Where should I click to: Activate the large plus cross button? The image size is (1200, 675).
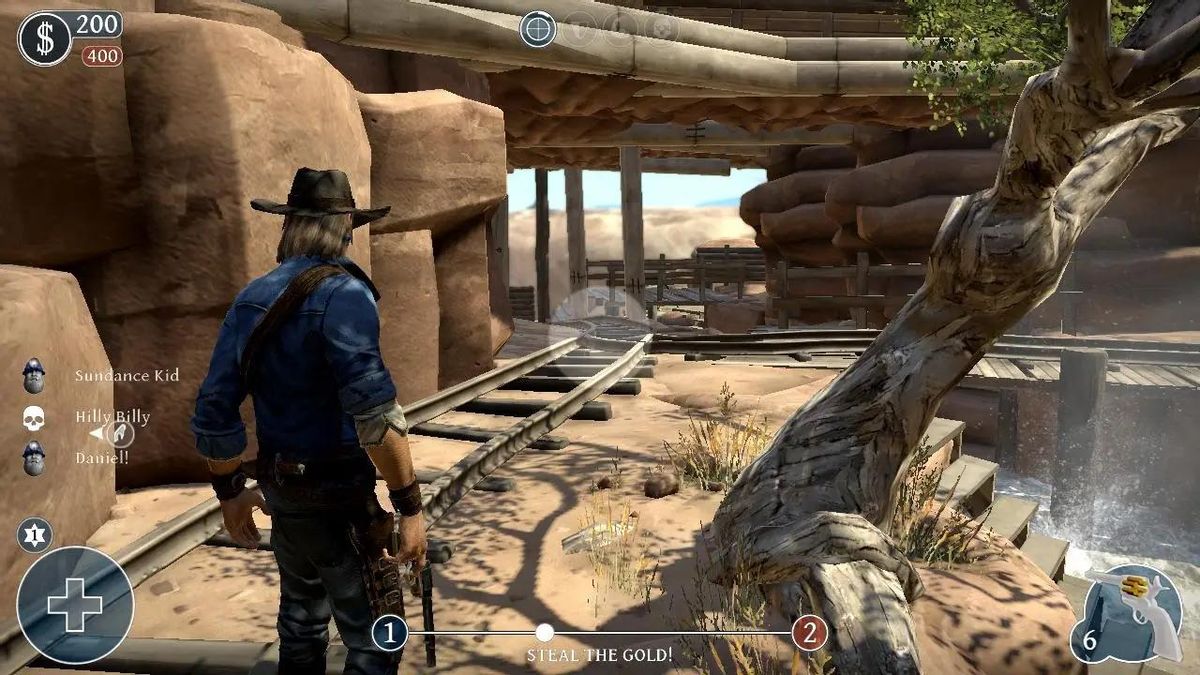tap(75, 605)
